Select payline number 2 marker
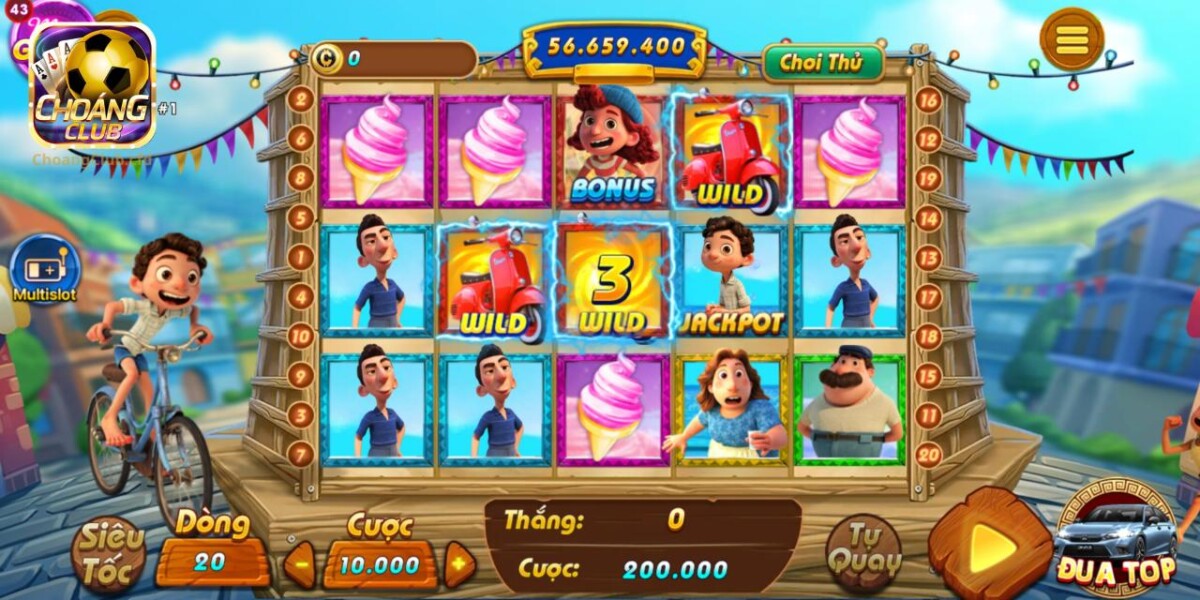 coord(300,99)
